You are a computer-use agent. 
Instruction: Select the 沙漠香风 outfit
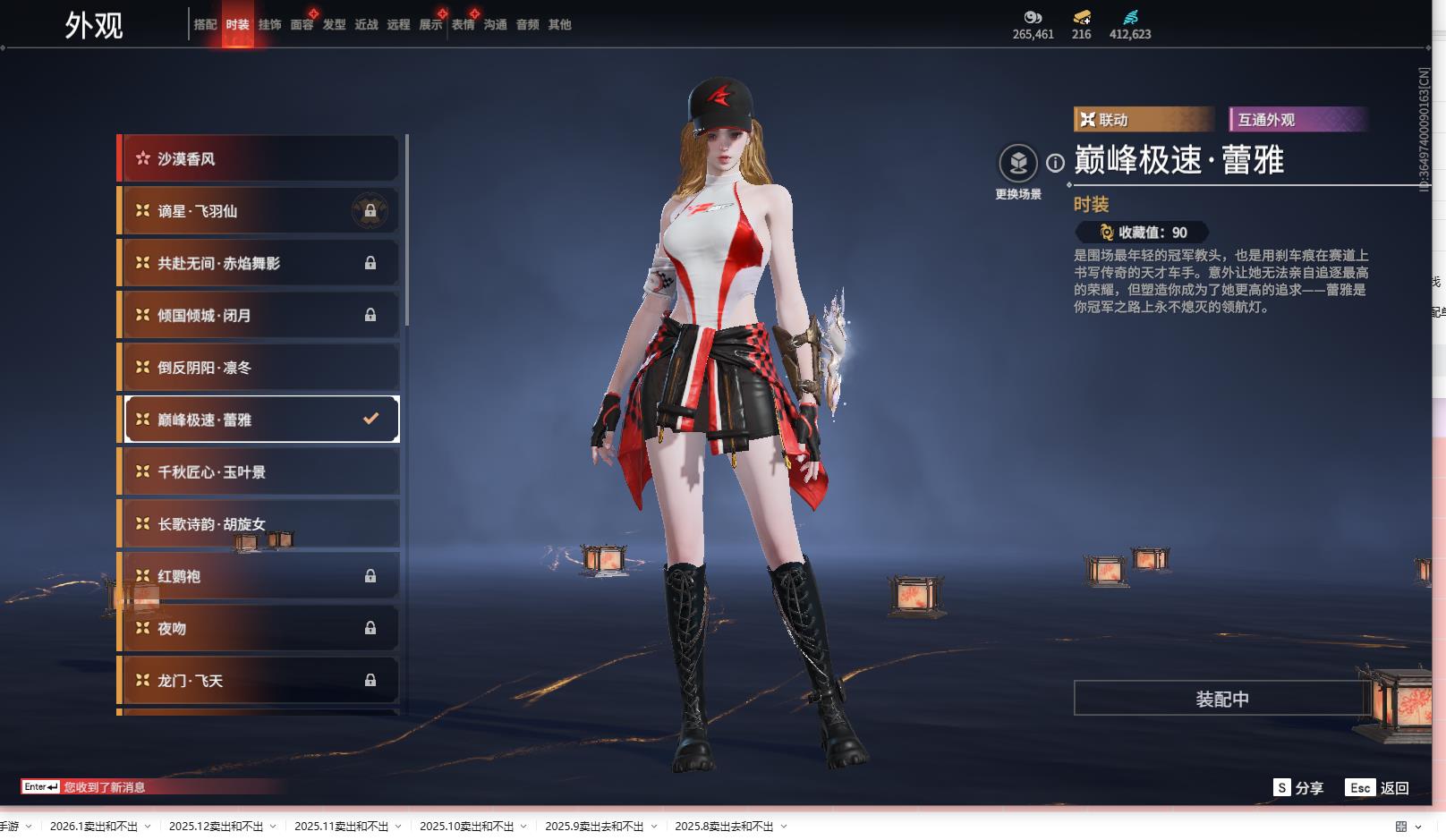pyautogui.click(x=259, y=159)
